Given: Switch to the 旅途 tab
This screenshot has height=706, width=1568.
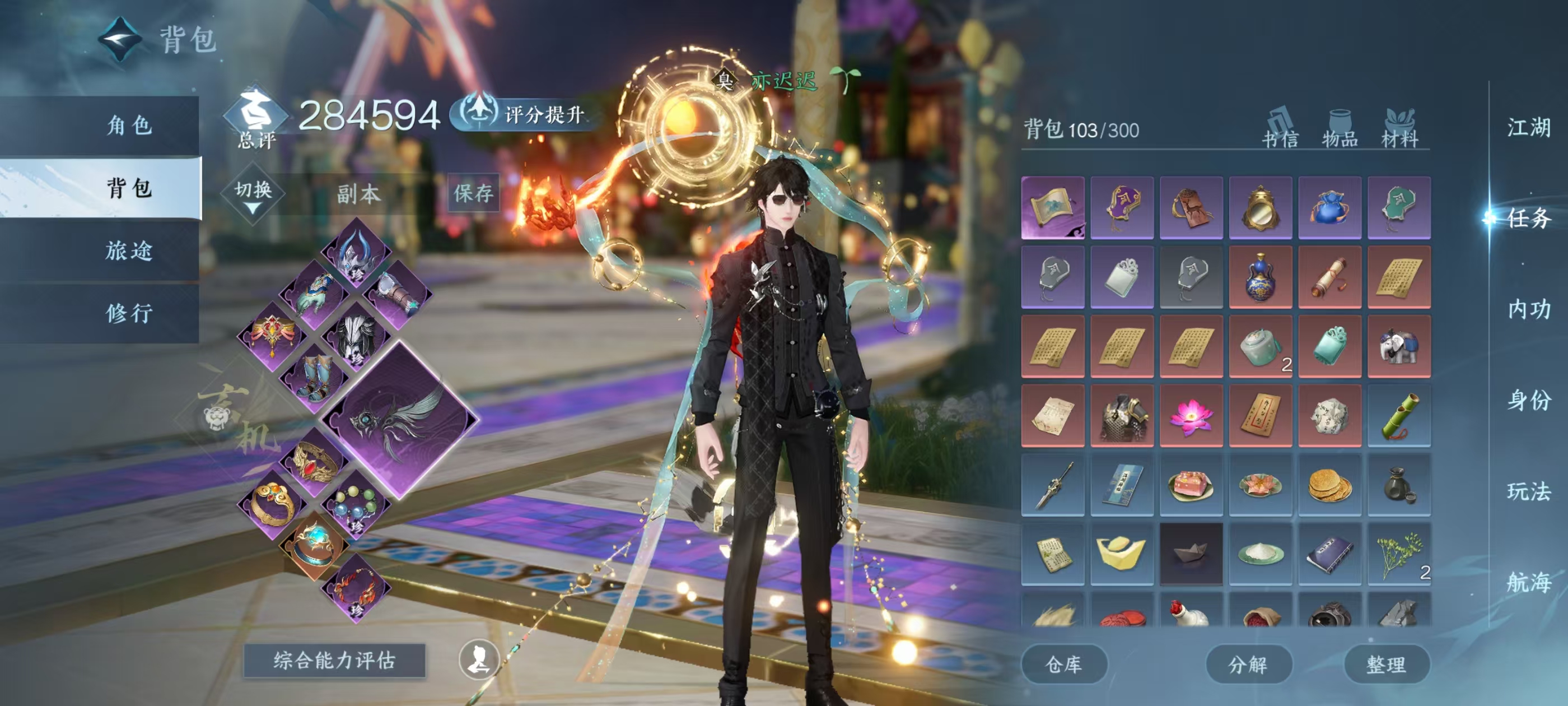Looking at the screenshot, I should pos(129,251).
